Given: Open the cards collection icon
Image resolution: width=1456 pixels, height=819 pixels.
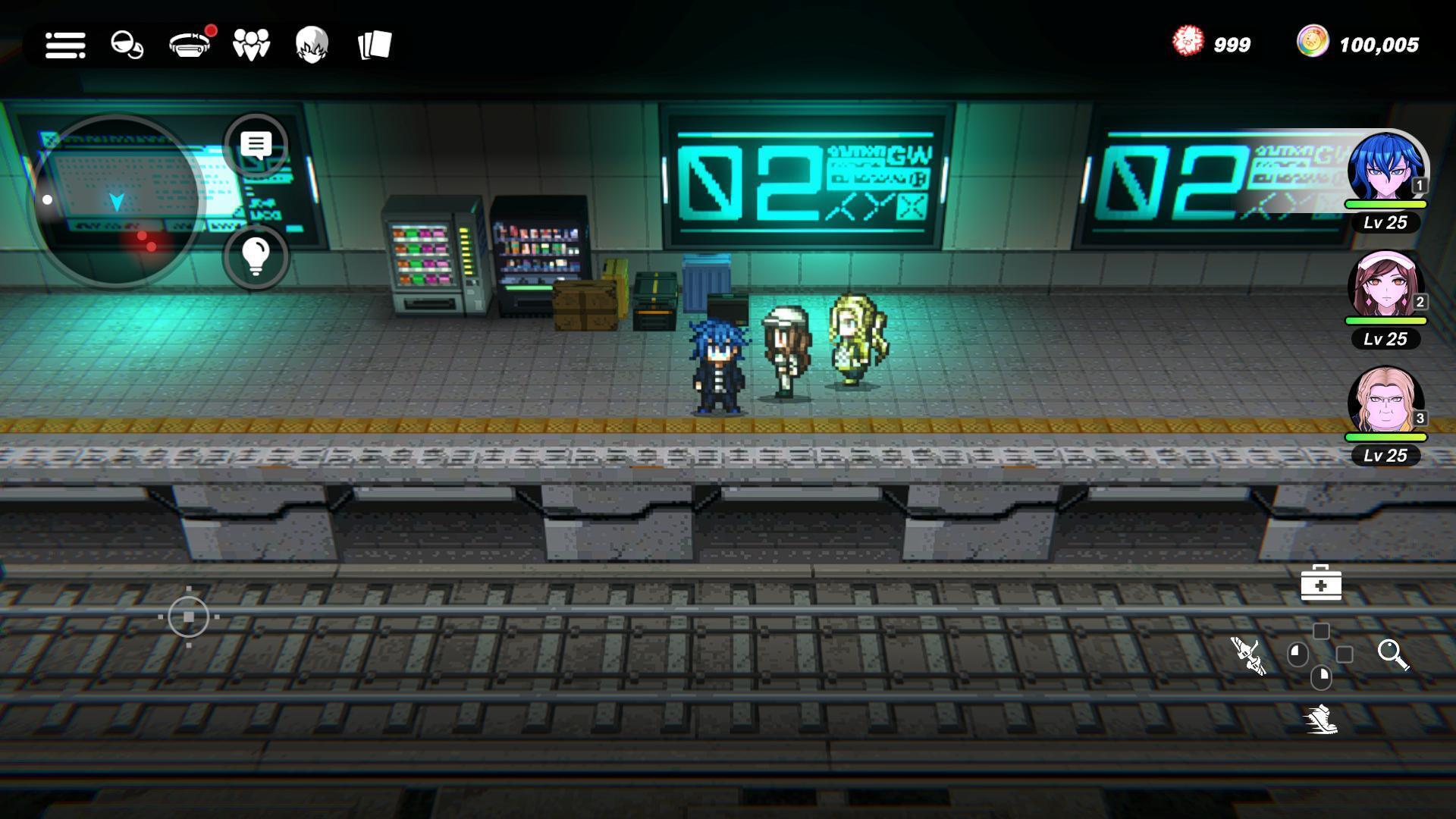Looking at the screenshot, I should tap(373, 45).
